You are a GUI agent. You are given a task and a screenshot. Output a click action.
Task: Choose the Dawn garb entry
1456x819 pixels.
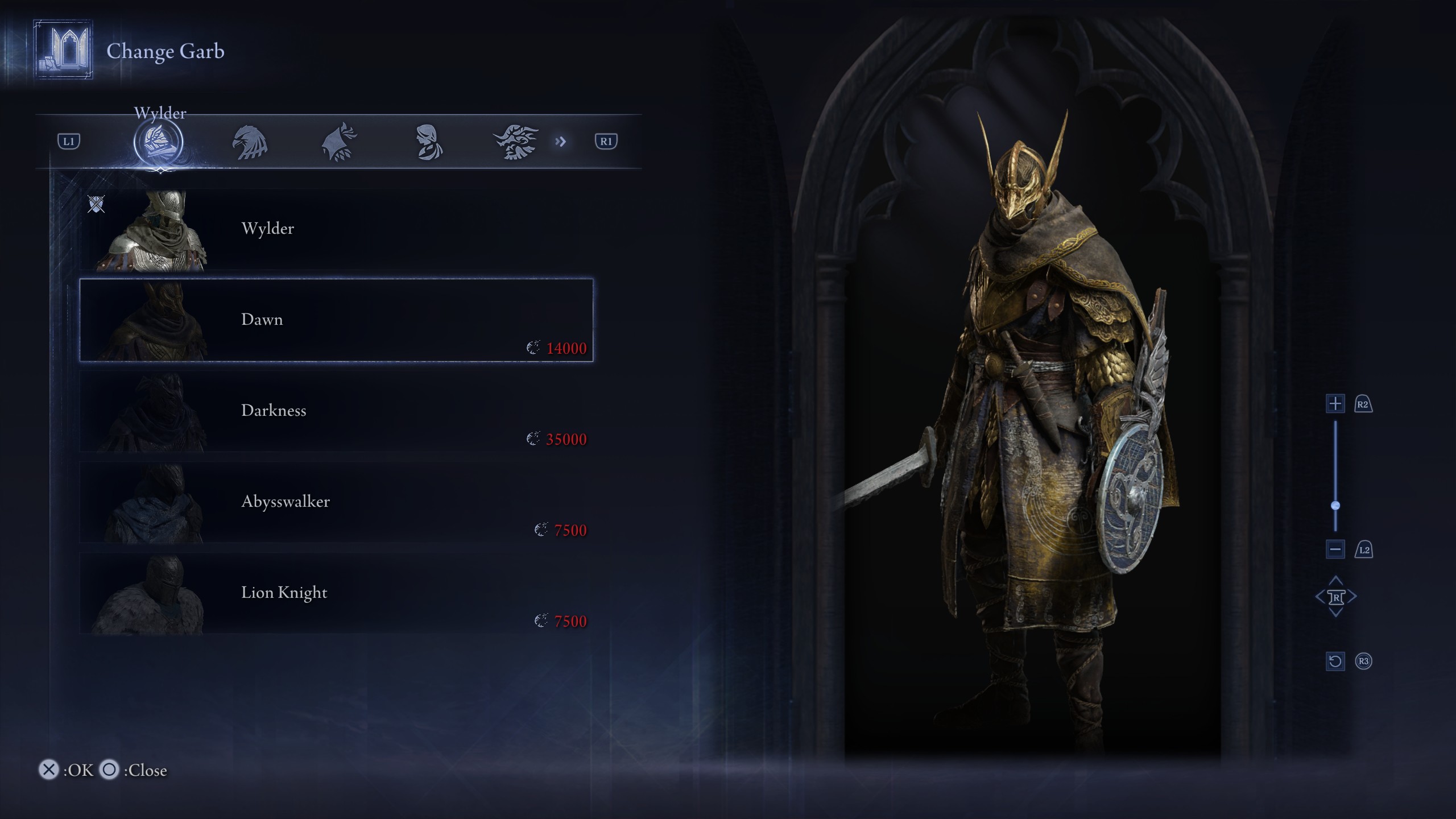coord(336,320)
